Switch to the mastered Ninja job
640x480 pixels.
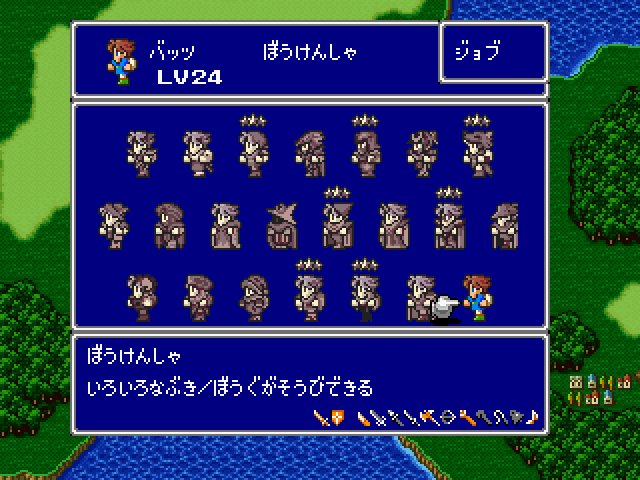click(x=364, y=153)
